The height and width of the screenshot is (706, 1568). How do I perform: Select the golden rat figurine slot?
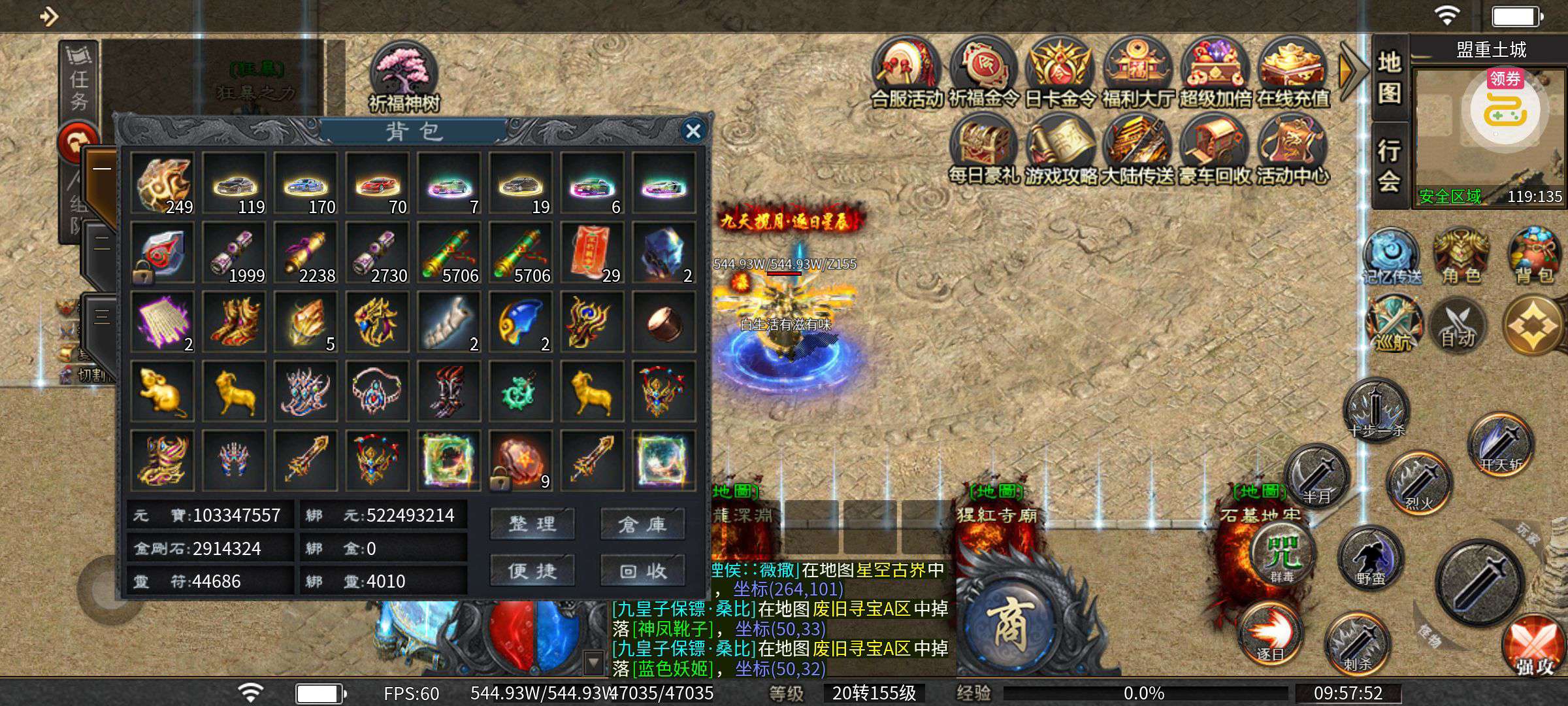pos(162,391)
